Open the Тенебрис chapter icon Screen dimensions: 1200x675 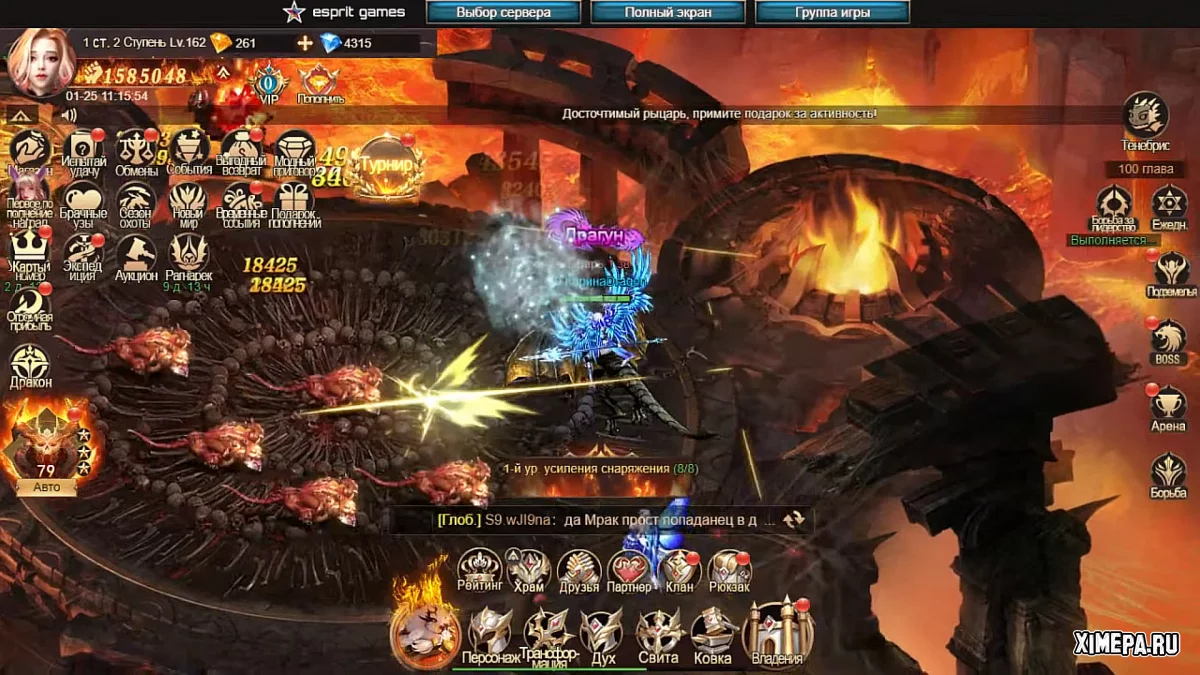(x=1145, y=118)
